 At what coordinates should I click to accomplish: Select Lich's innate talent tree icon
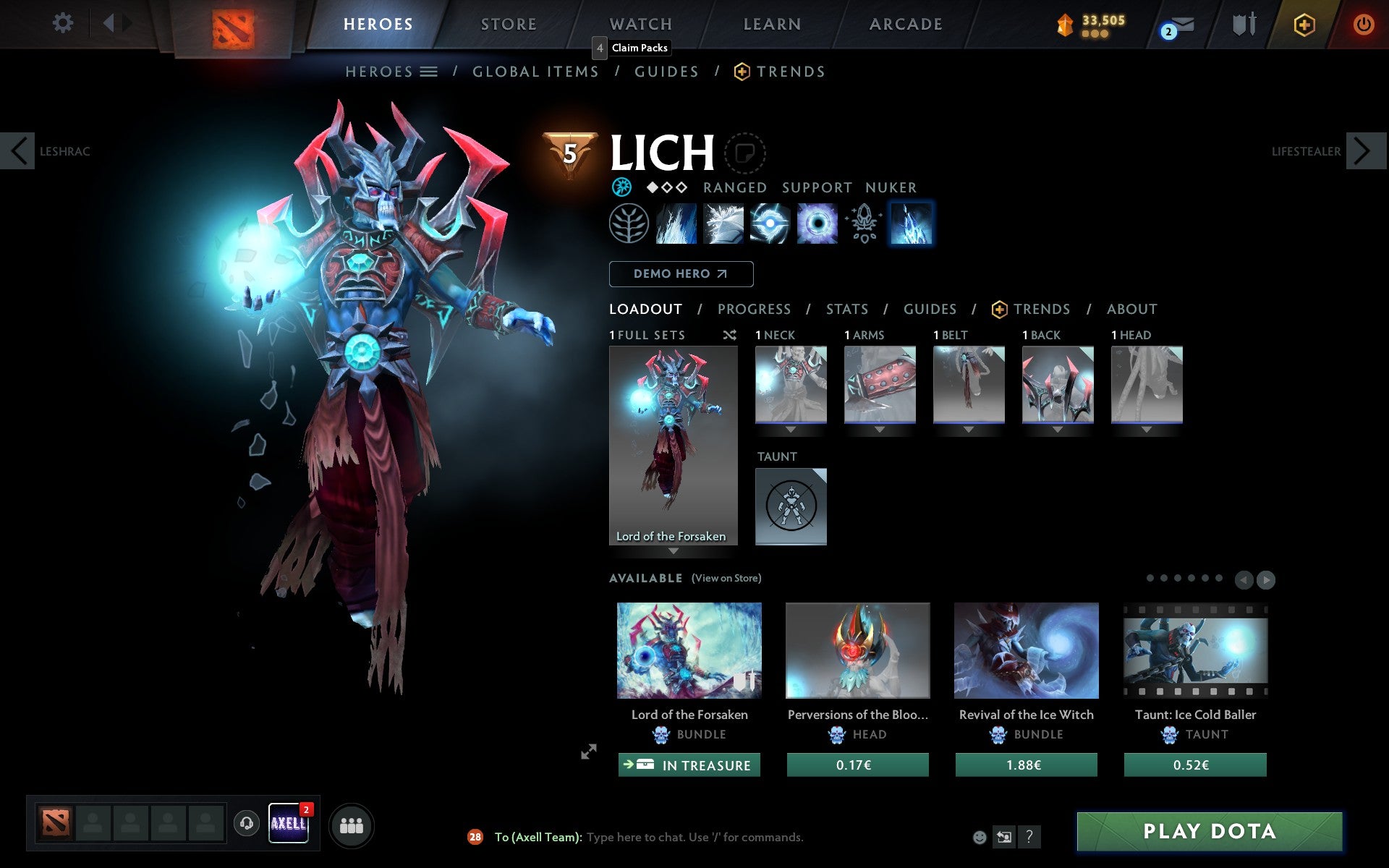pyautogui.click(x=628, y=224)
